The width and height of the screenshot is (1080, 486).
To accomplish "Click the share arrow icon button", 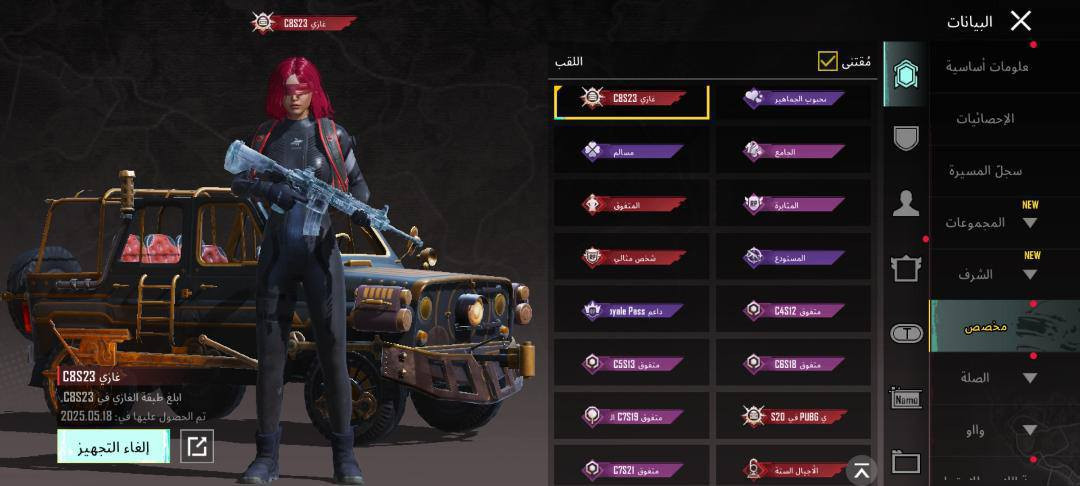I will 197,447.
